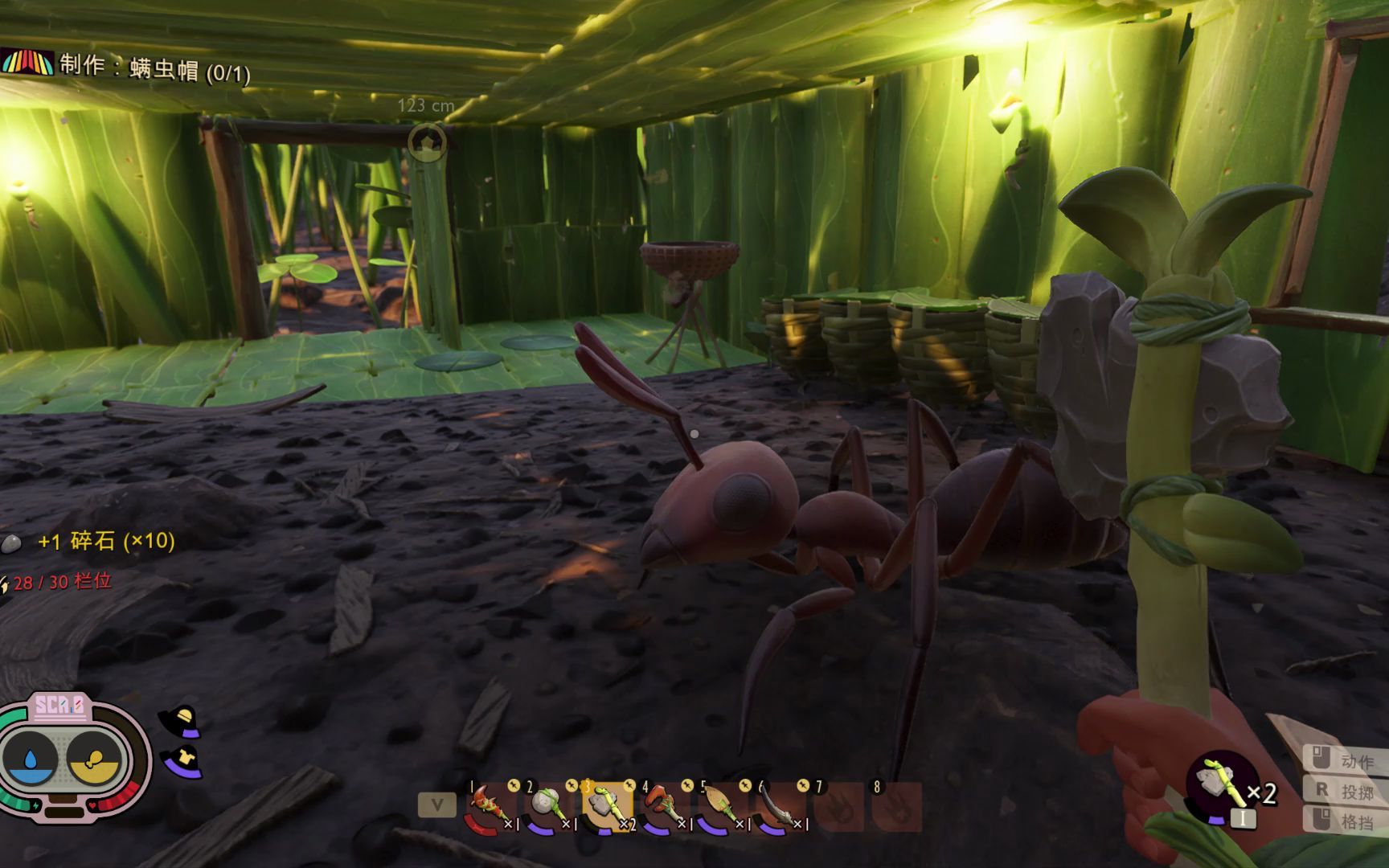Select the highlighted pebblet axe in slot 3

point(606,806)
